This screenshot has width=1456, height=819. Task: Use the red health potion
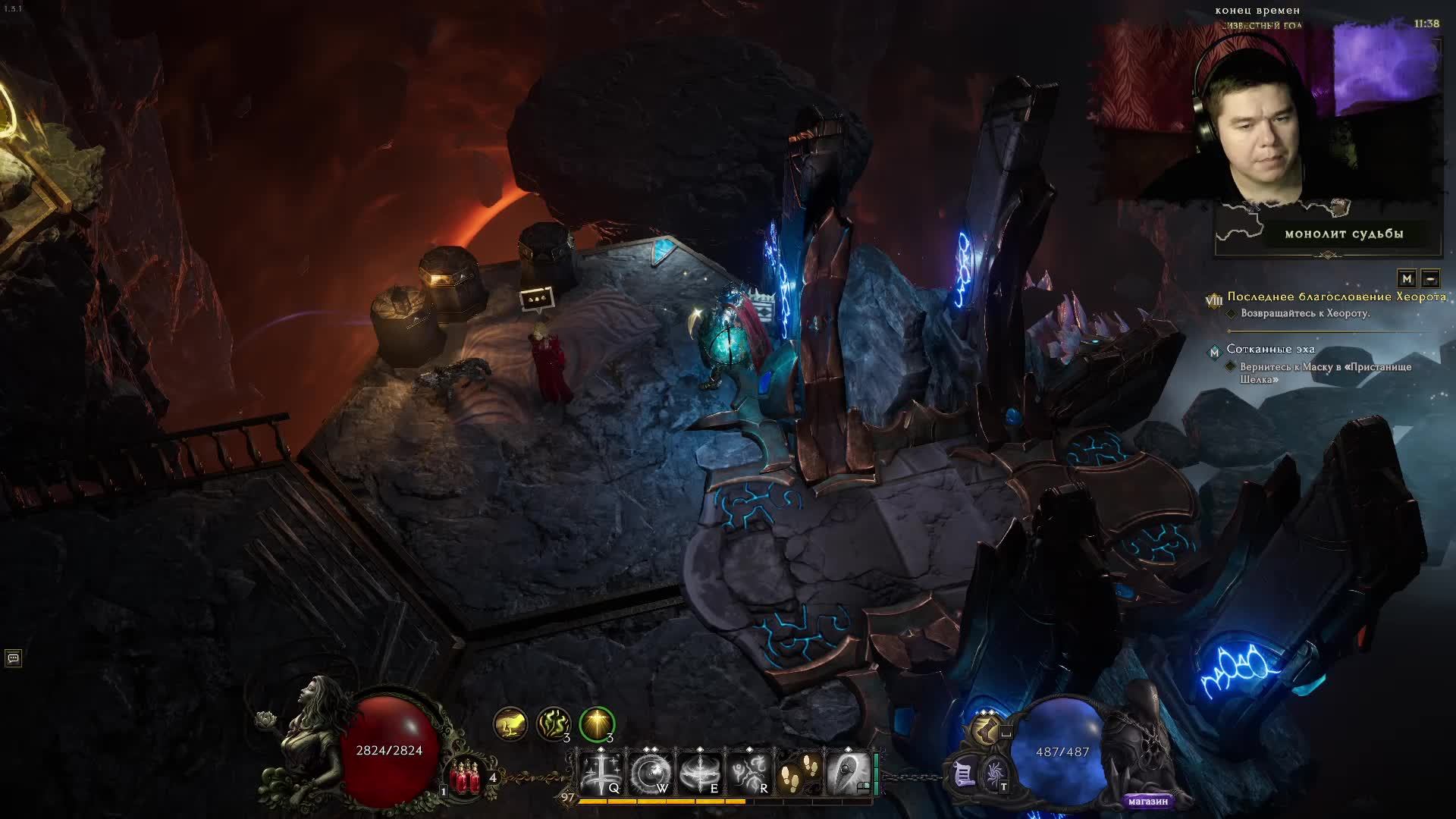(466, 778)
